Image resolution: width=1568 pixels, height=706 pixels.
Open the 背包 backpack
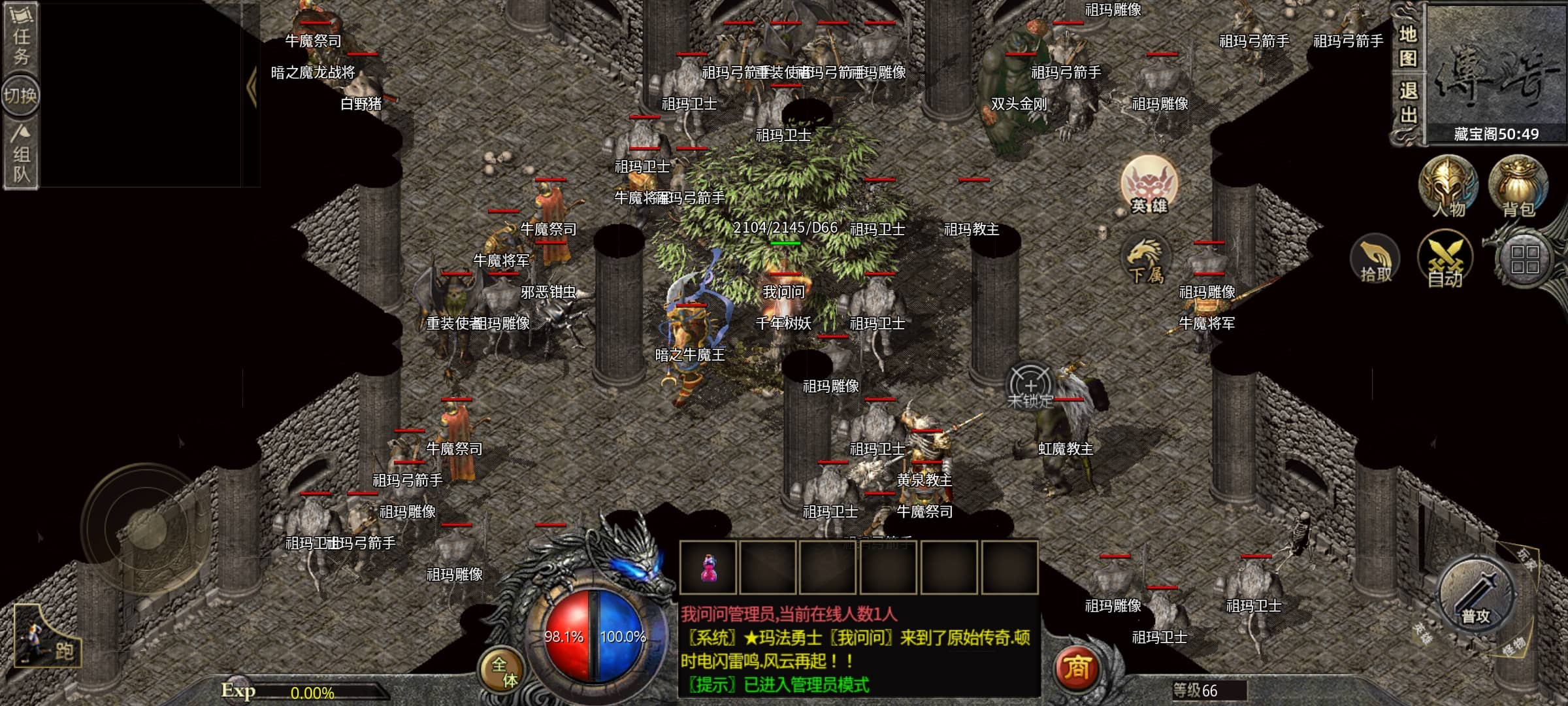coord(1517,187)
